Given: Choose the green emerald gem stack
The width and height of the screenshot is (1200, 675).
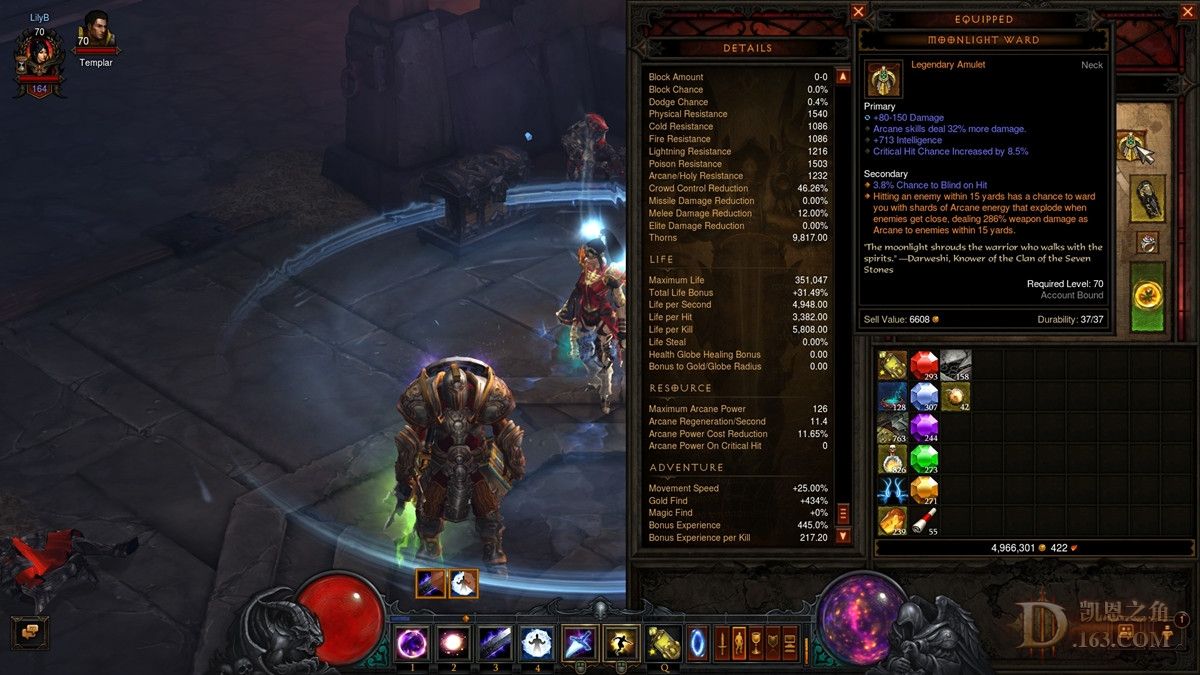Looking at the screenshot, I should [x=924, y=459].
